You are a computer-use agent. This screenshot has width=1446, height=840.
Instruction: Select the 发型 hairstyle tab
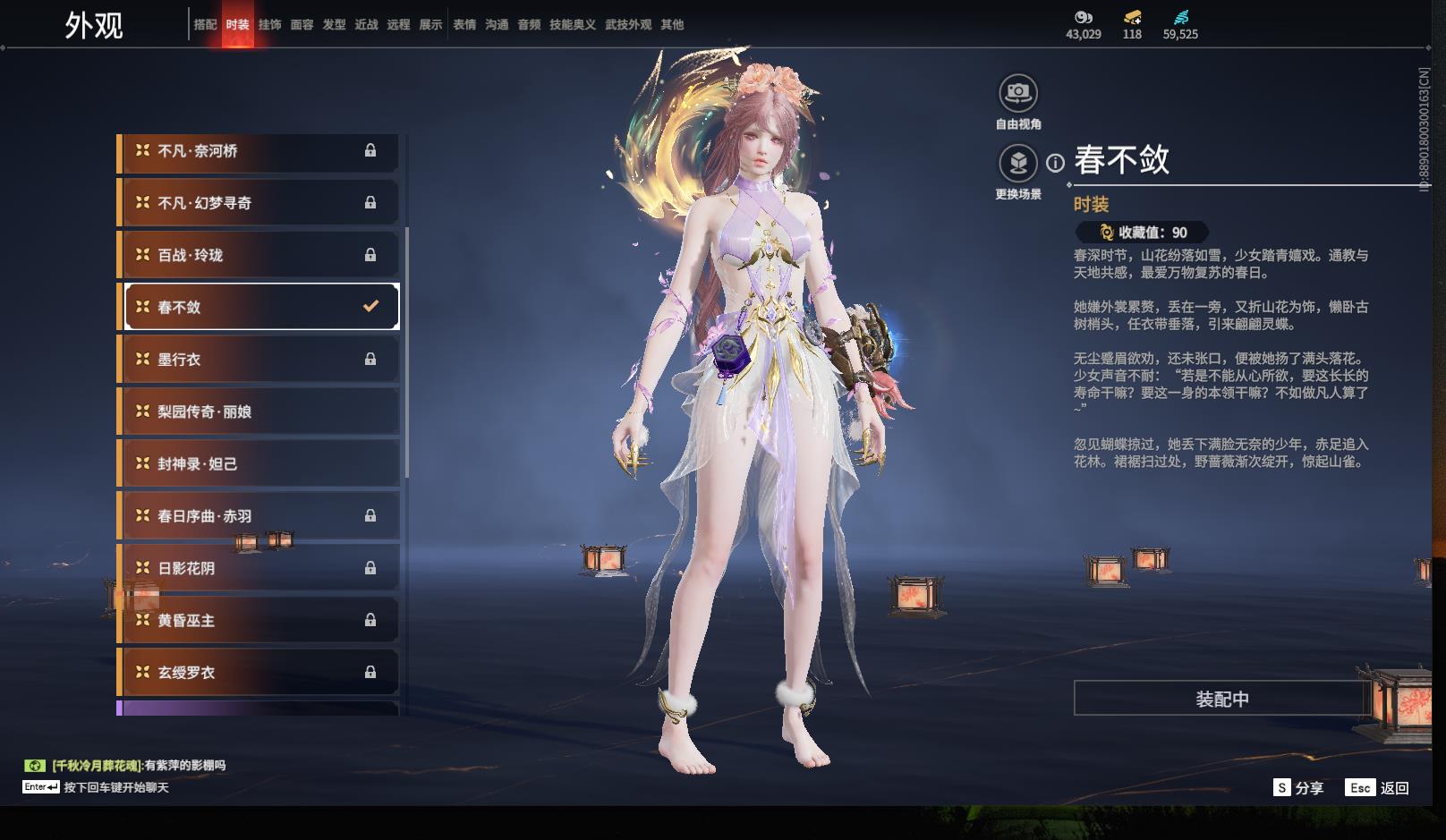[334, 25]
